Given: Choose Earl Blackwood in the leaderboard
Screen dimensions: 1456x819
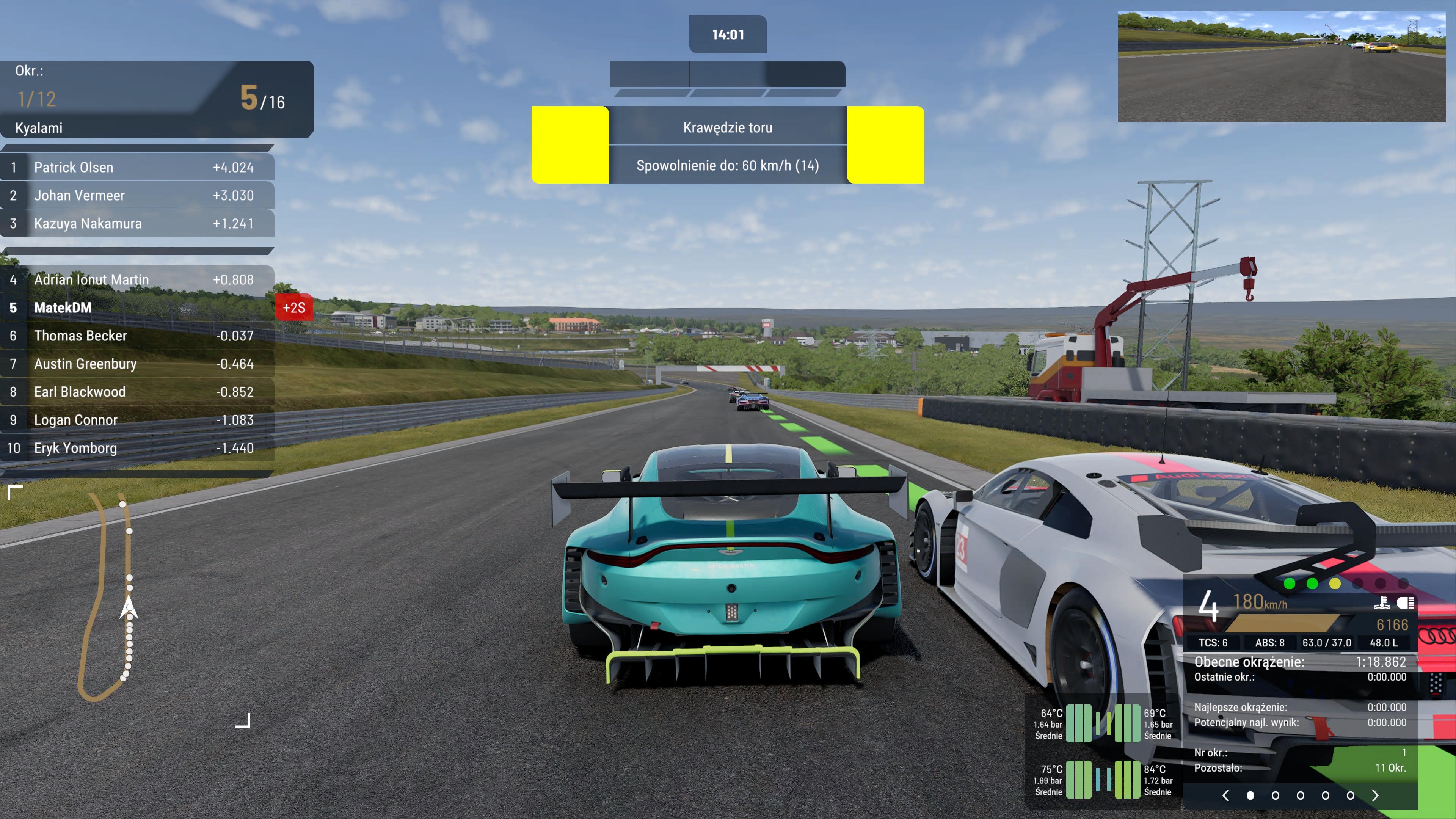Looking at the screenshot, I should pyautogui.click(x=137, y=392).
